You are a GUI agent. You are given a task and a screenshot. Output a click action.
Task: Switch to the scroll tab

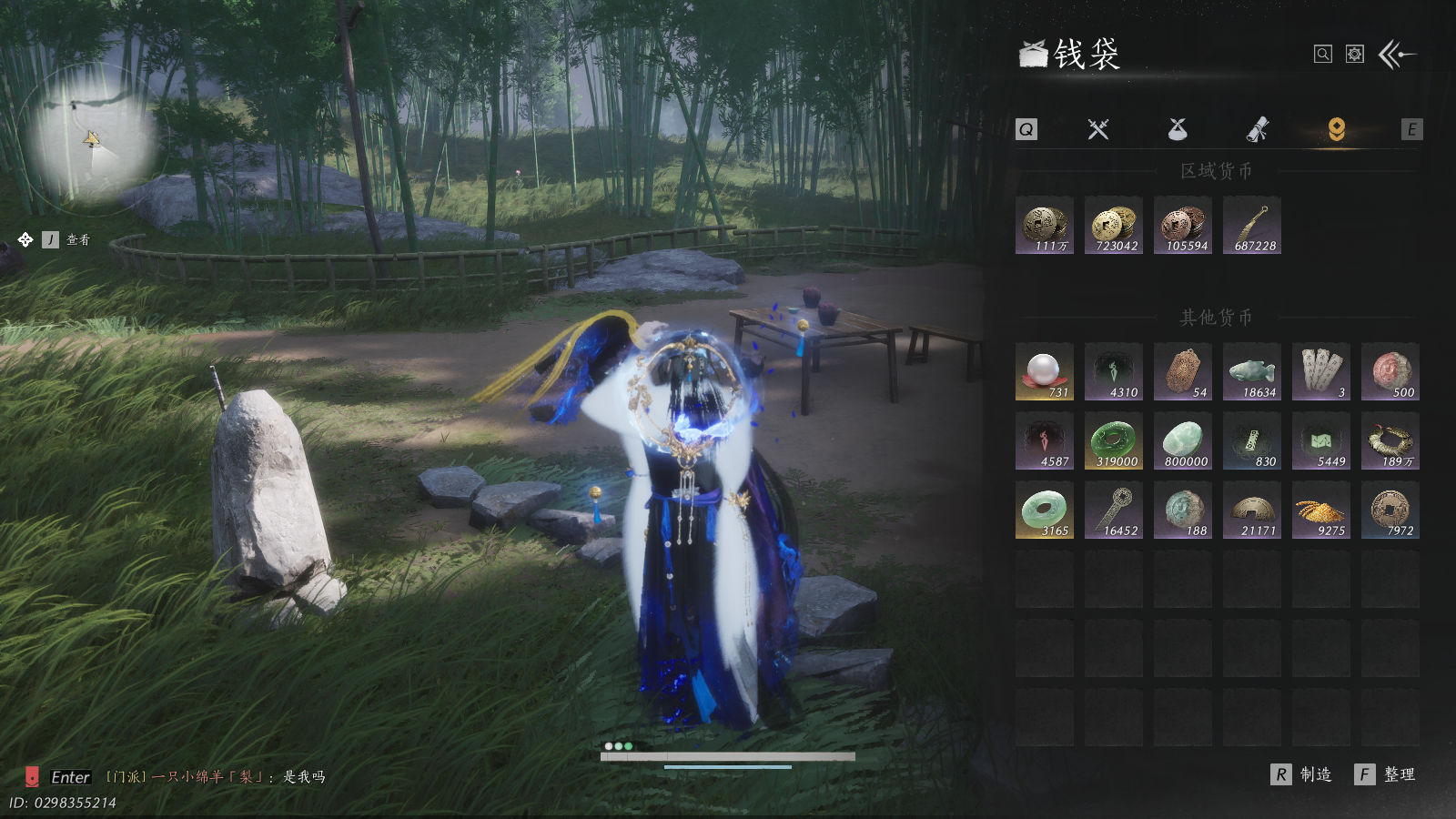[1257, 129]
